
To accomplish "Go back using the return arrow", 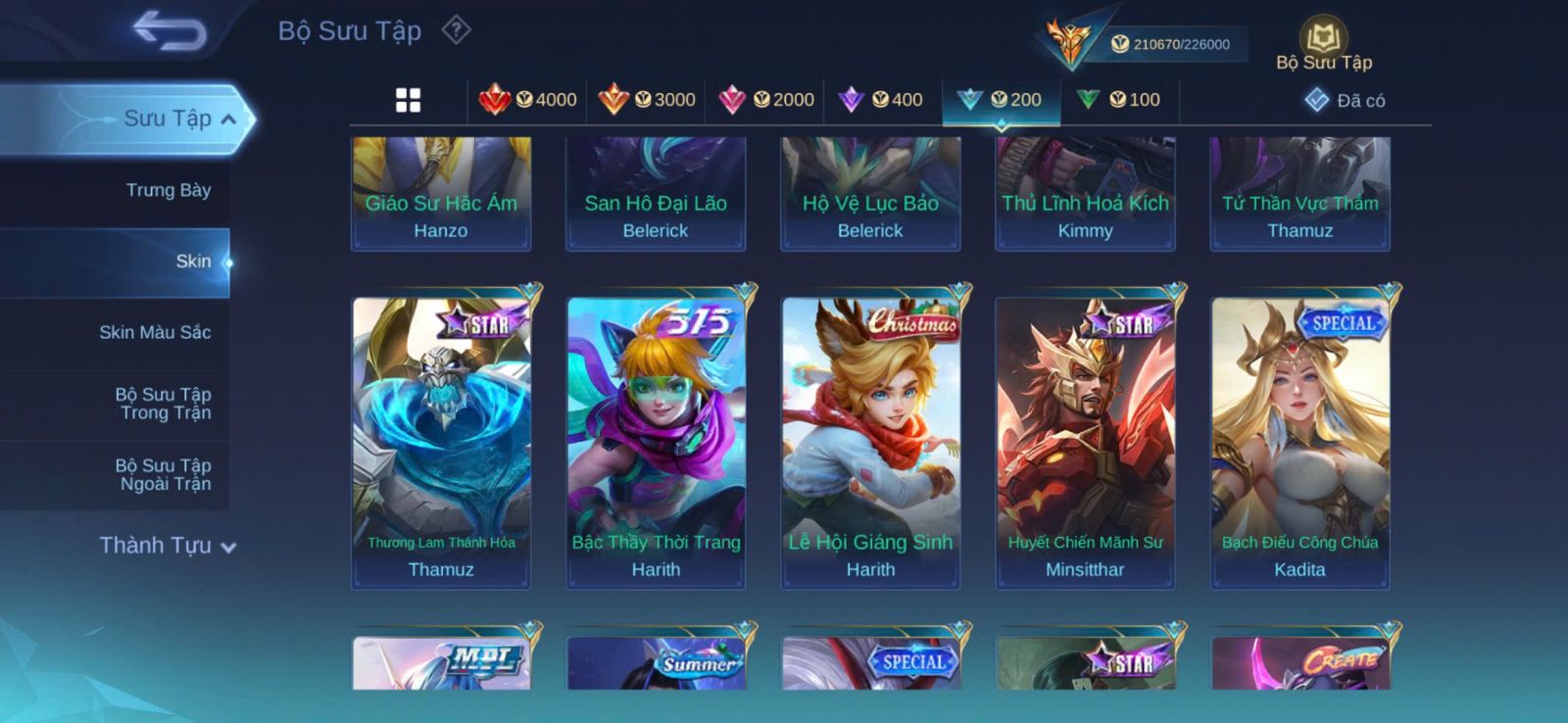I will click(x=170, y=30).
